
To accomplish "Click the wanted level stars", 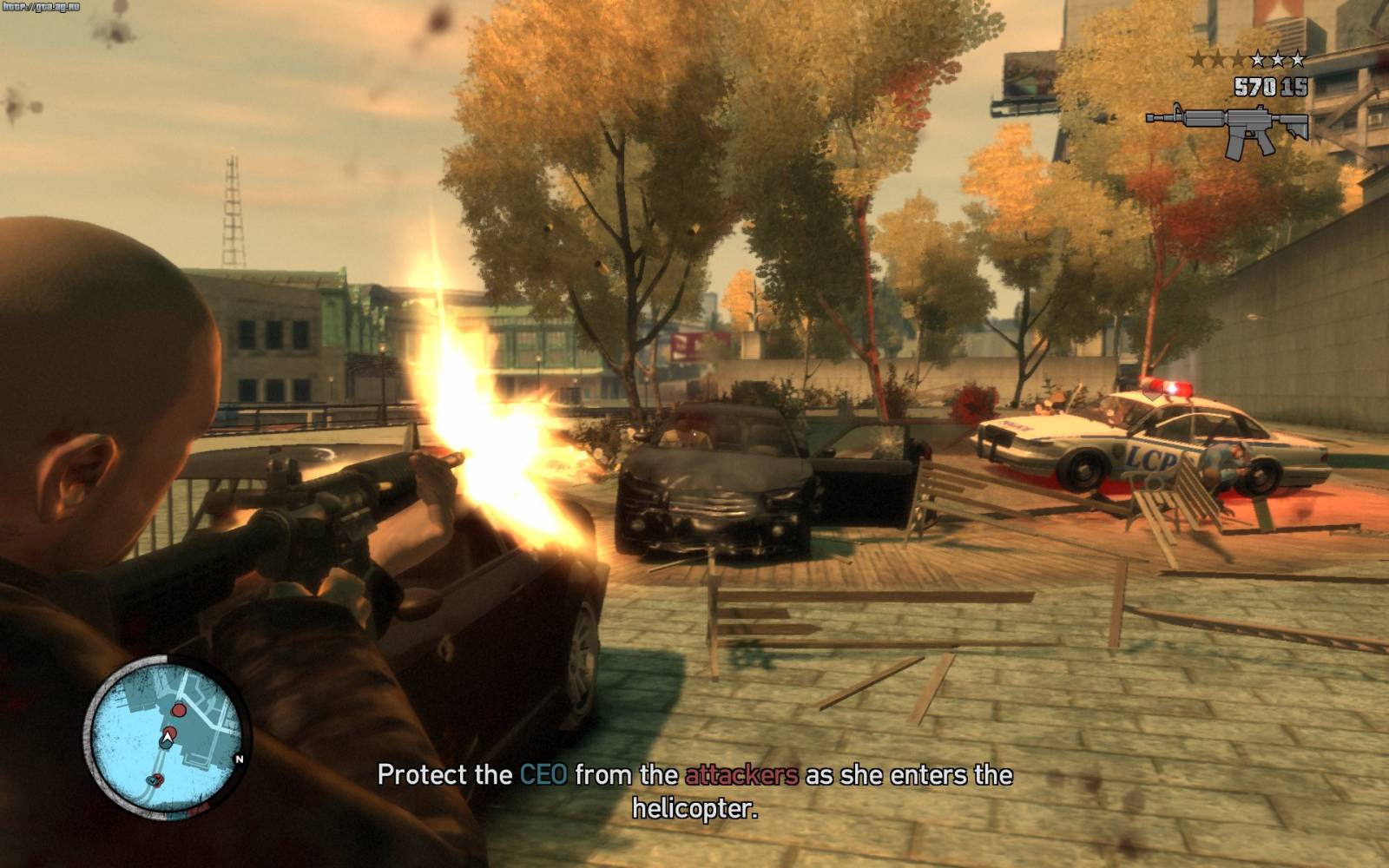I will 1247,59.
